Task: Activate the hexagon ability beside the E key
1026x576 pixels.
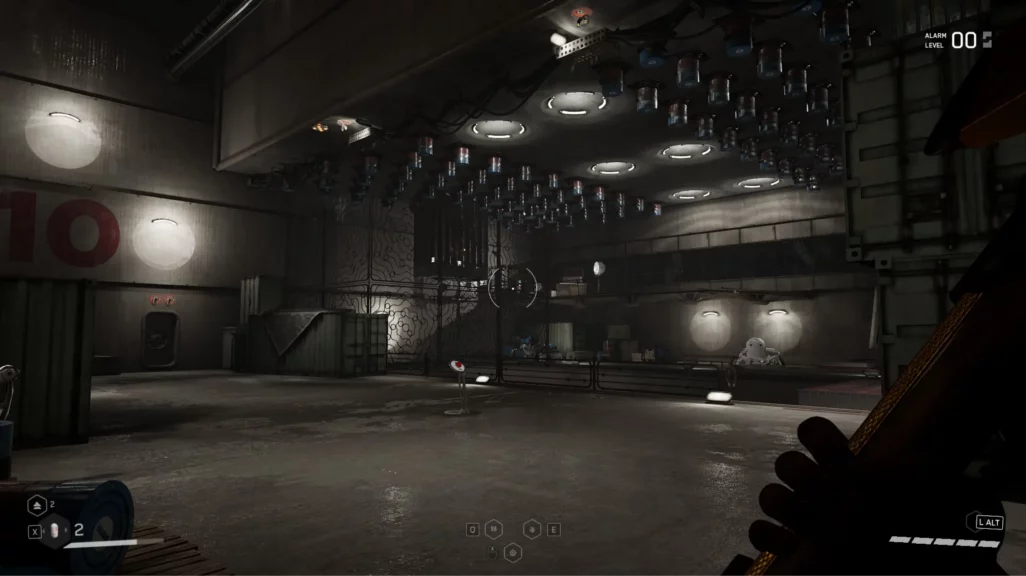Action: [533, 529]
